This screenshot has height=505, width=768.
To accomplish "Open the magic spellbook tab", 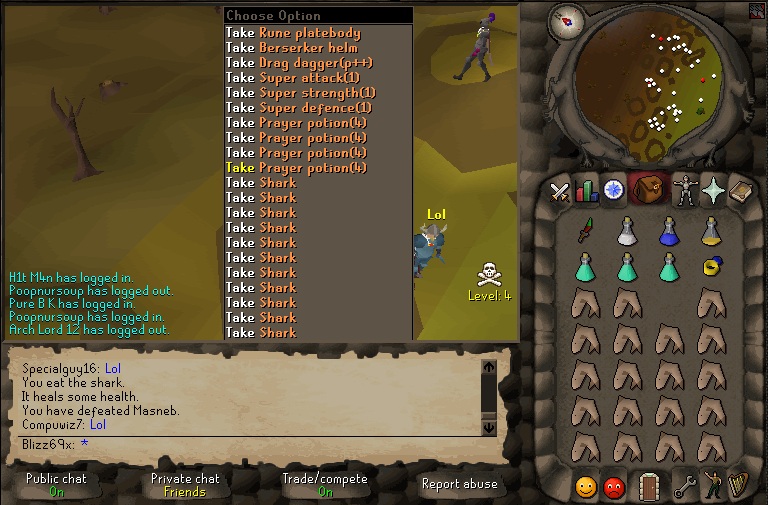I will coord(740,190).
